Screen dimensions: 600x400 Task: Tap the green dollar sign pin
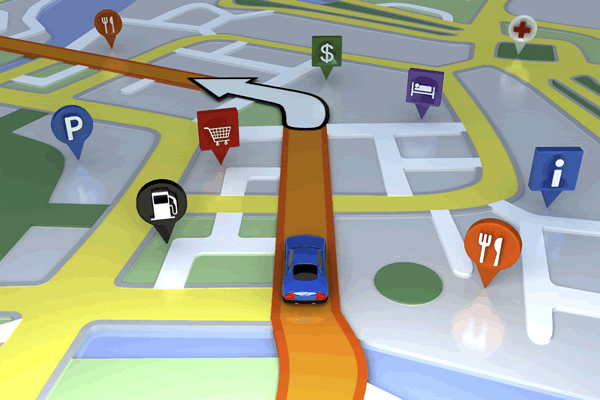(x=325, y=52)
